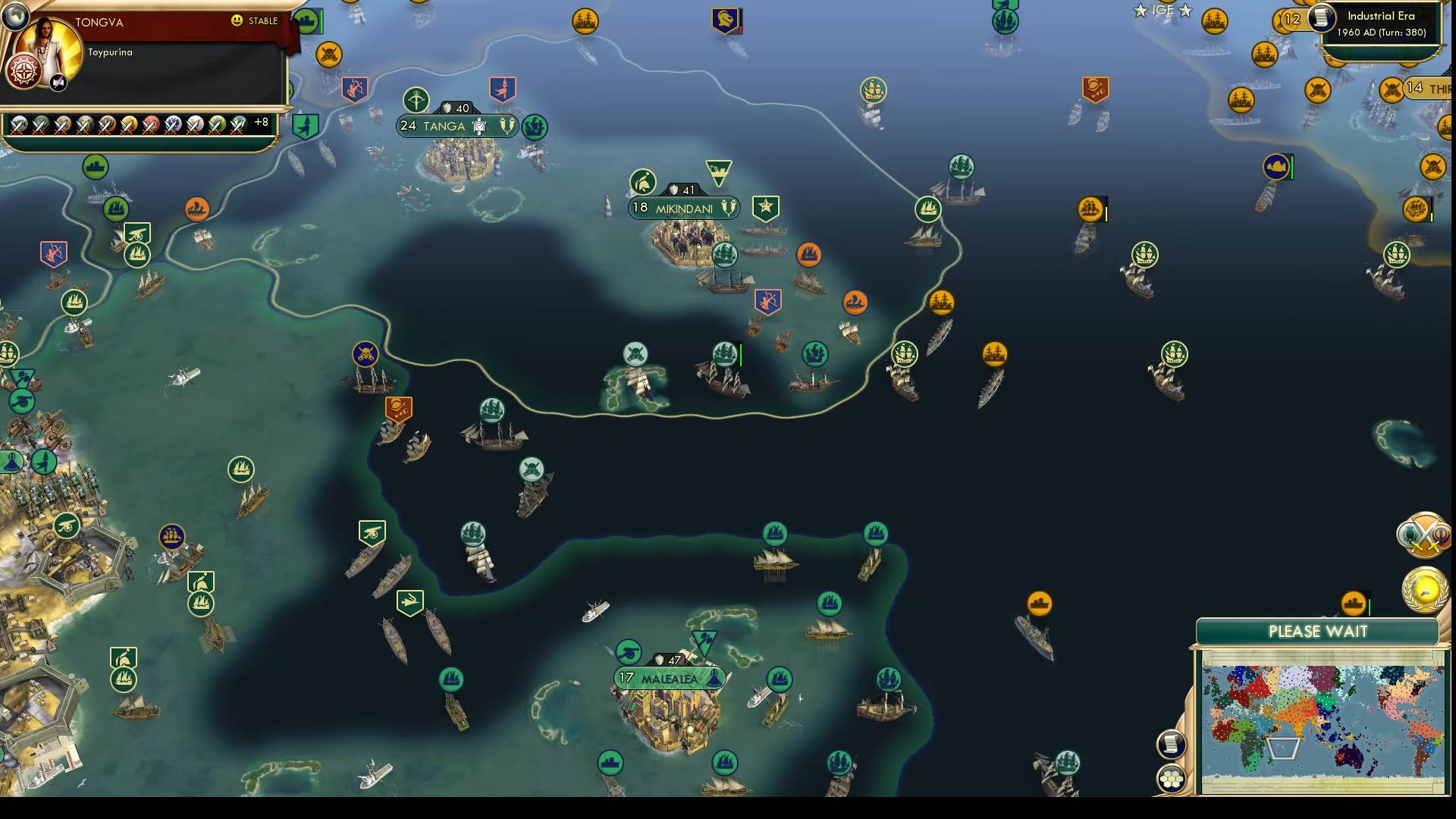The image size is (1456, 819).
Task: Click the pirate skull barbarian encampment icon
Action: [366, 353]
